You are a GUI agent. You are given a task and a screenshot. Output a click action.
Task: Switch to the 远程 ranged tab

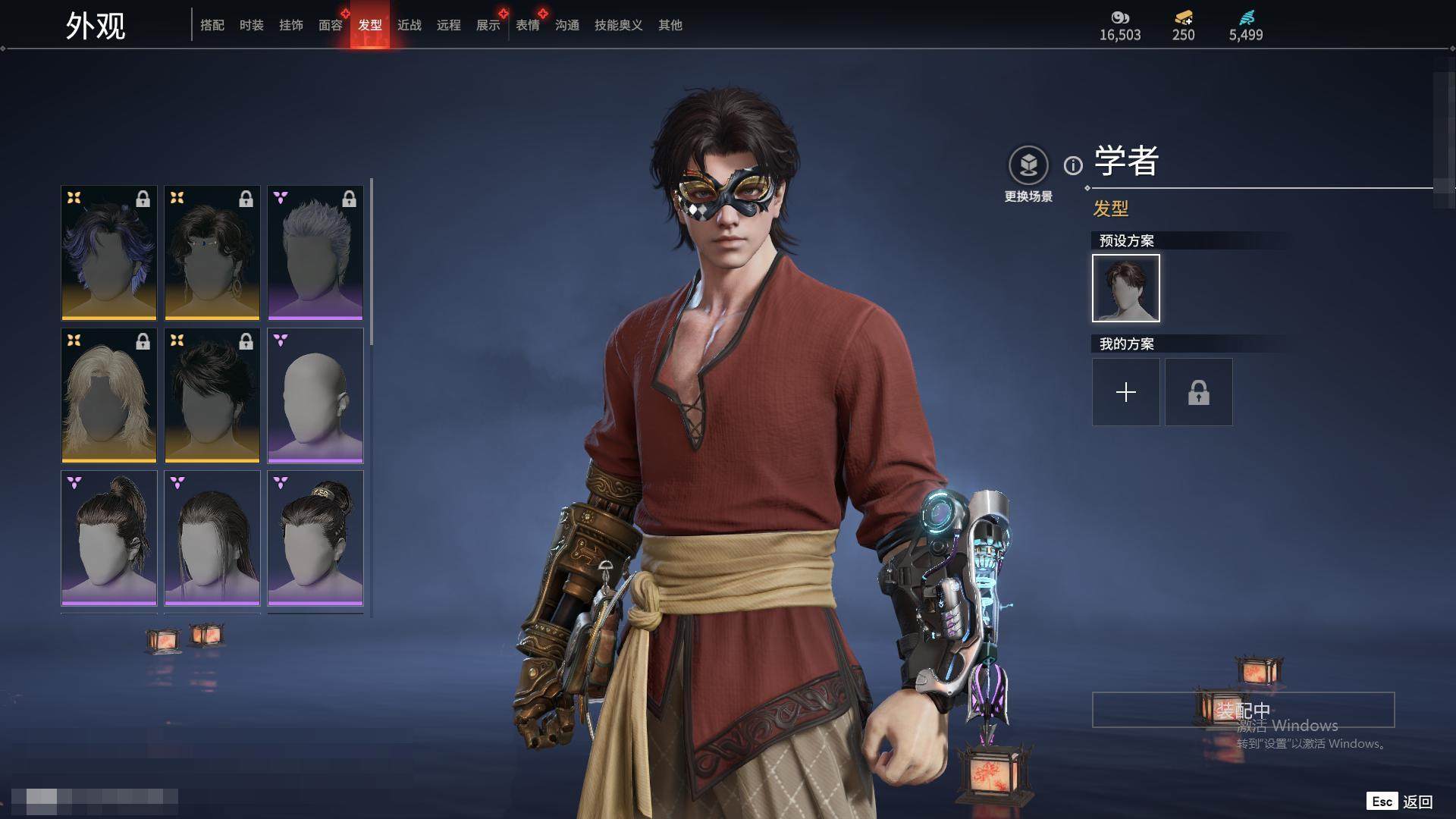(449, 25)
